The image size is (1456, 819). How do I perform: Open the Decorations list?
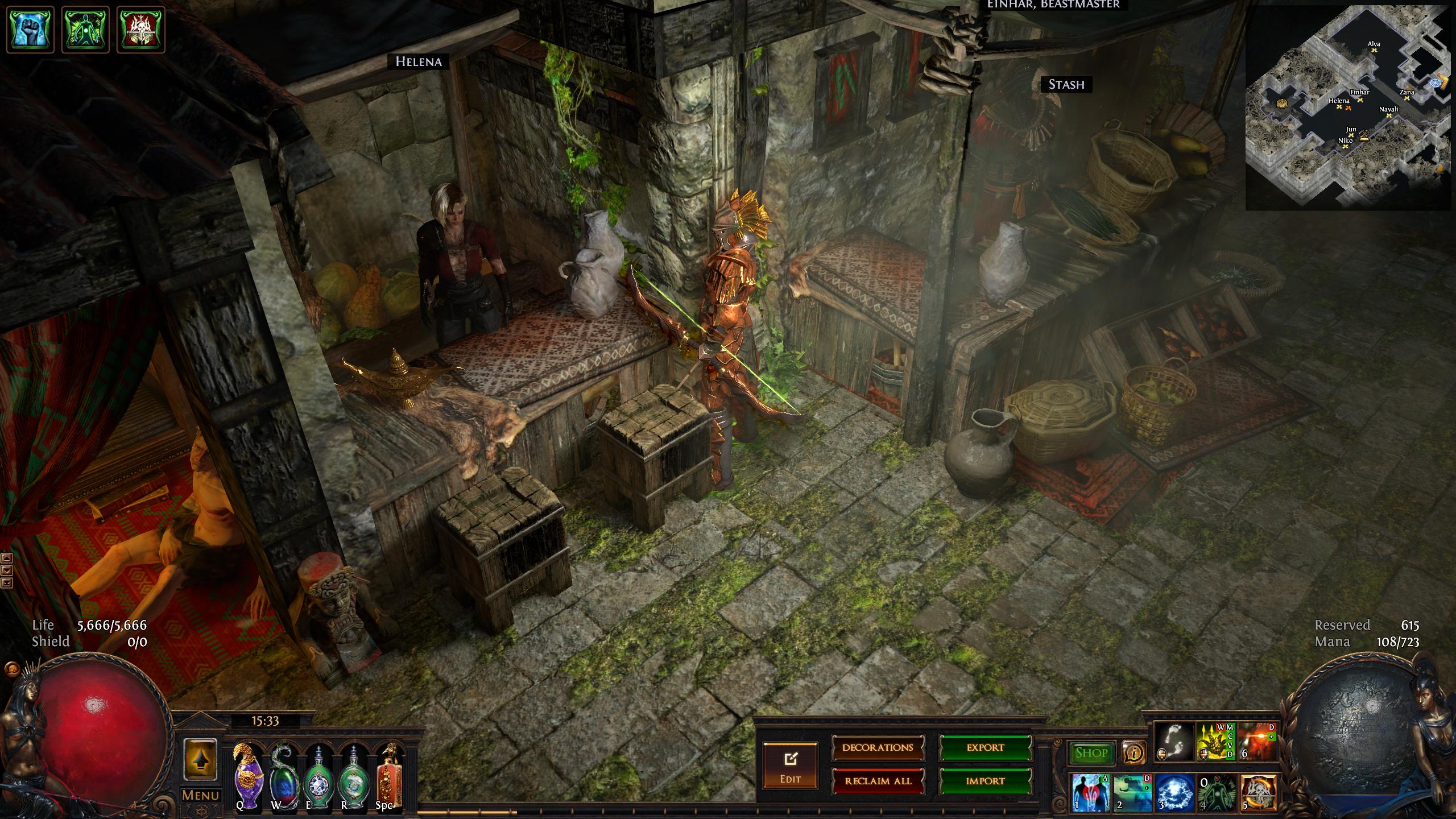coord(878,747)
